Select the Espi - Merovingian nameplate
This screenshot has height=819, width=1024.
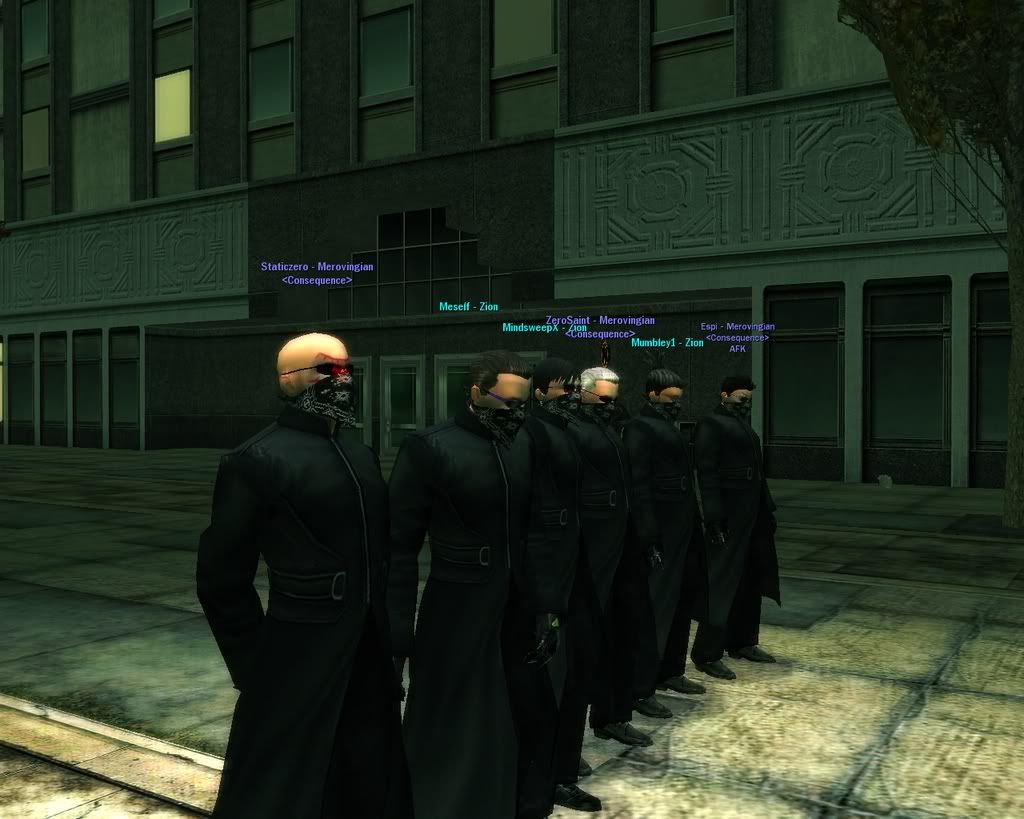pos(737,327)
